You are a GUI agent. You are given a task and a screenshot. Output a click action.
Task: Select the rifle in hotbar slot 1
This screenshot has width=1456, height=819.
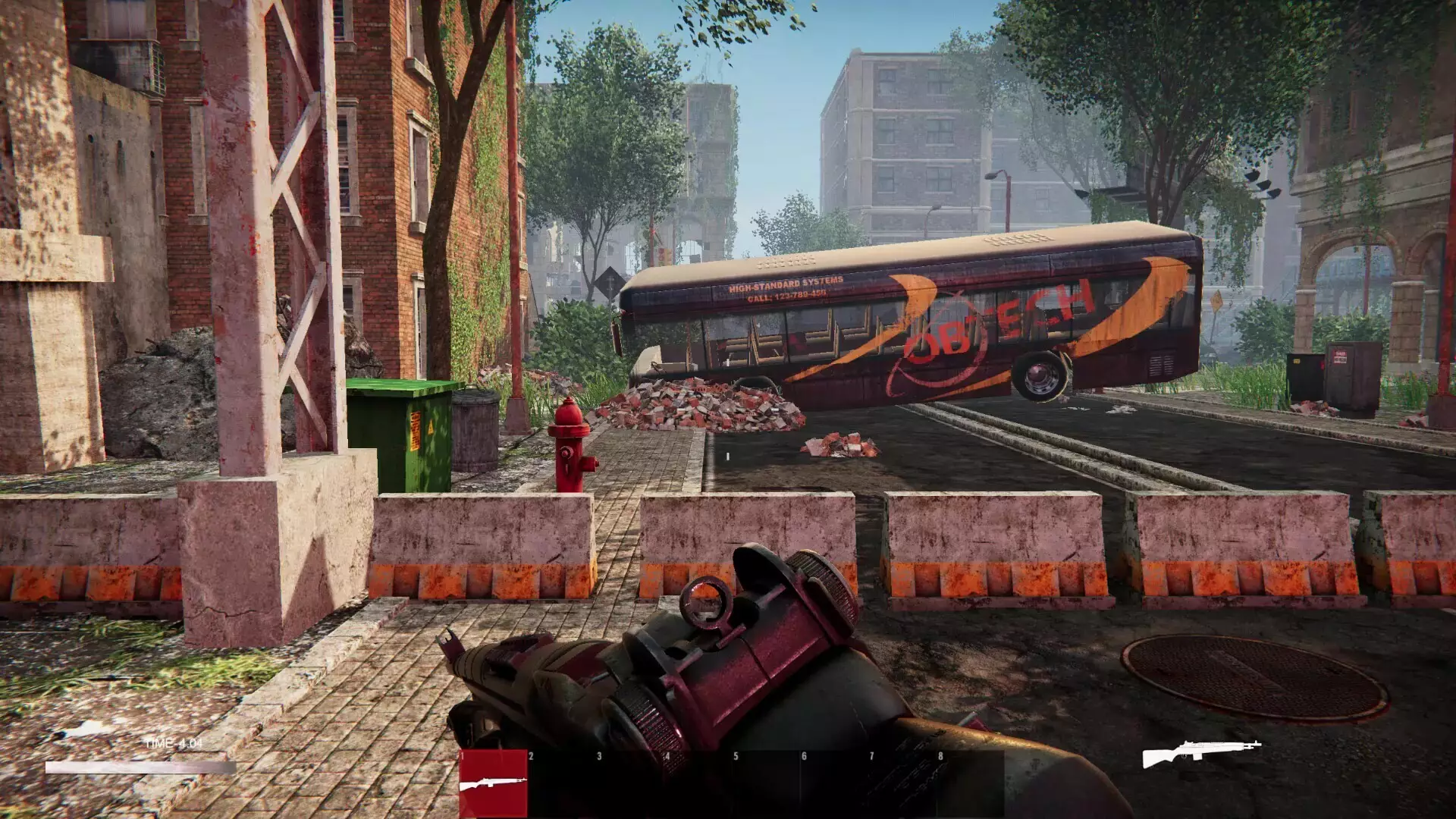pyautogui.click(x=493, y=783)
